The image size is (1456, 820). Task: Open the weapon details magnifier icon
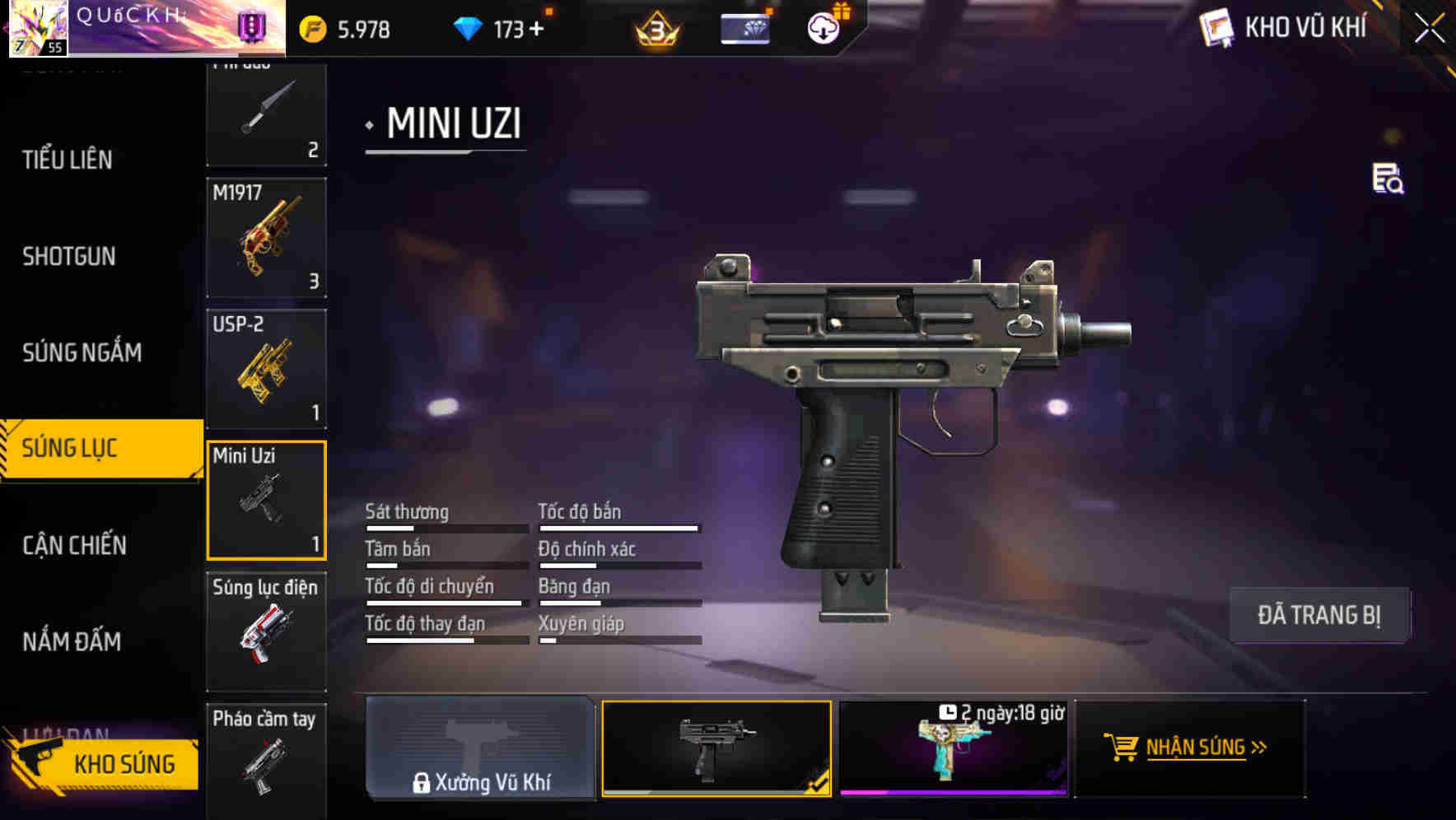coord(1388,179)
